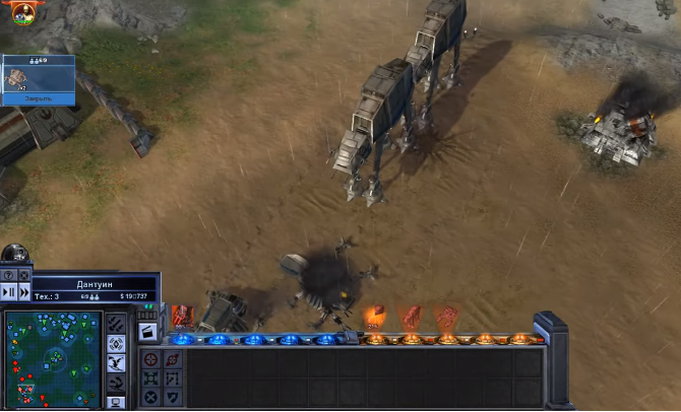Toggle the play/pause game speed button
This screenshot has height=412, width=681.
9,292
